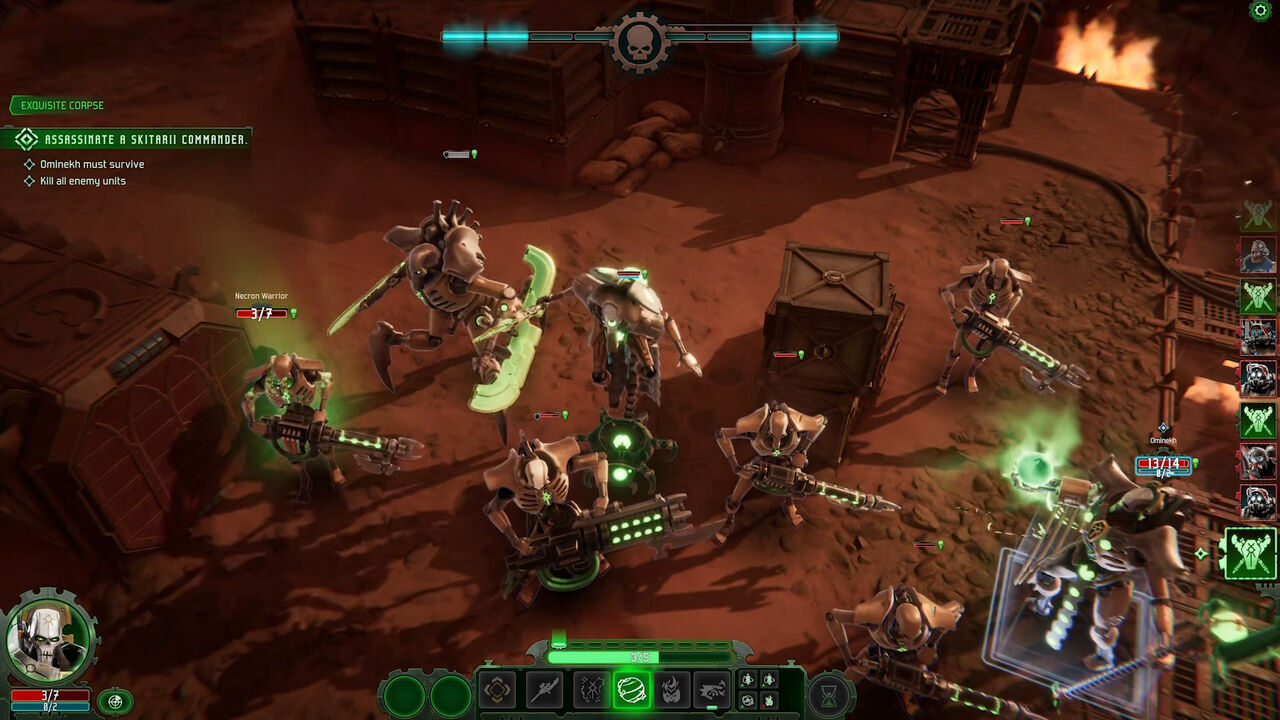Activate the flaming mask ability

coord(672,690)
